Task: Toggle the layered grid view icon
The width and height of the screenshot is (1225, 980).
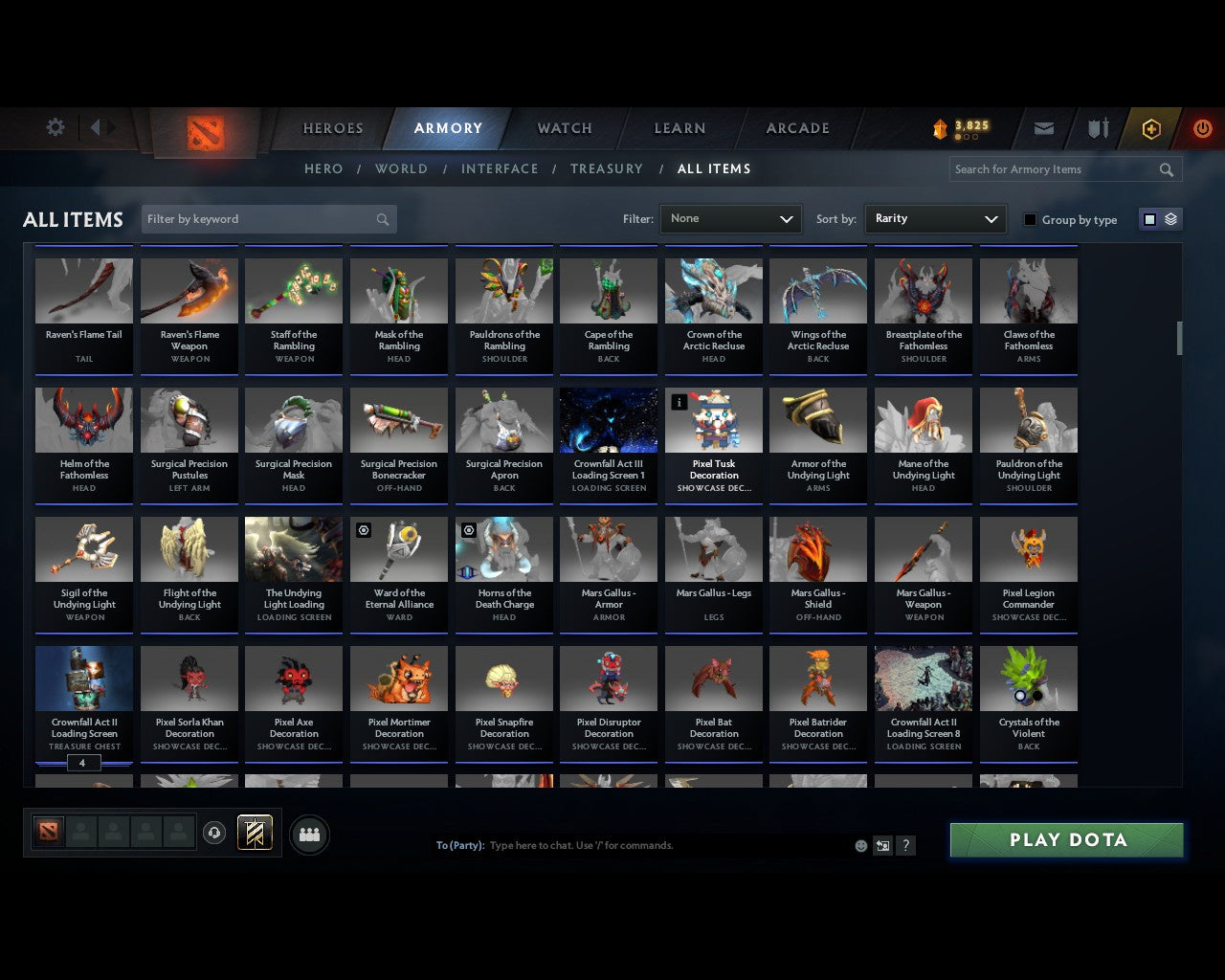Action: click(x=1169, y=218)
